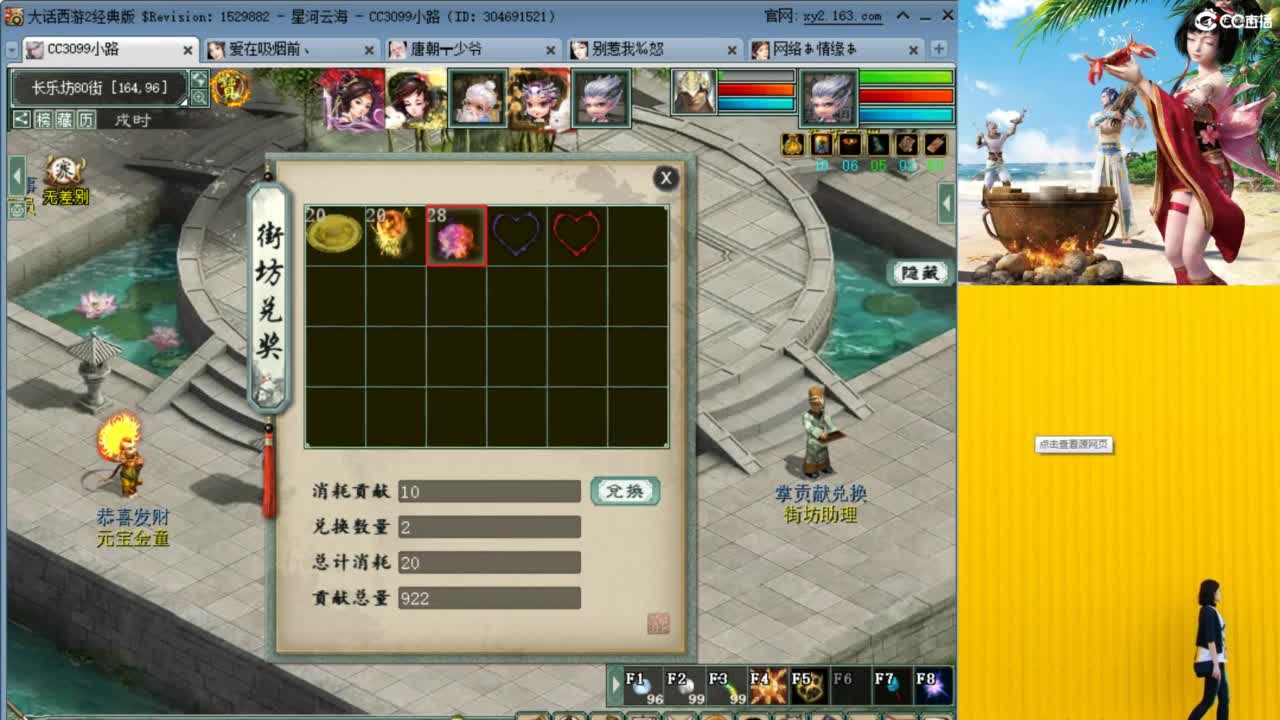Expand the hotbar with the small triangle arrow
Viewport: 1280px width, 720px height.
point(615,685)
